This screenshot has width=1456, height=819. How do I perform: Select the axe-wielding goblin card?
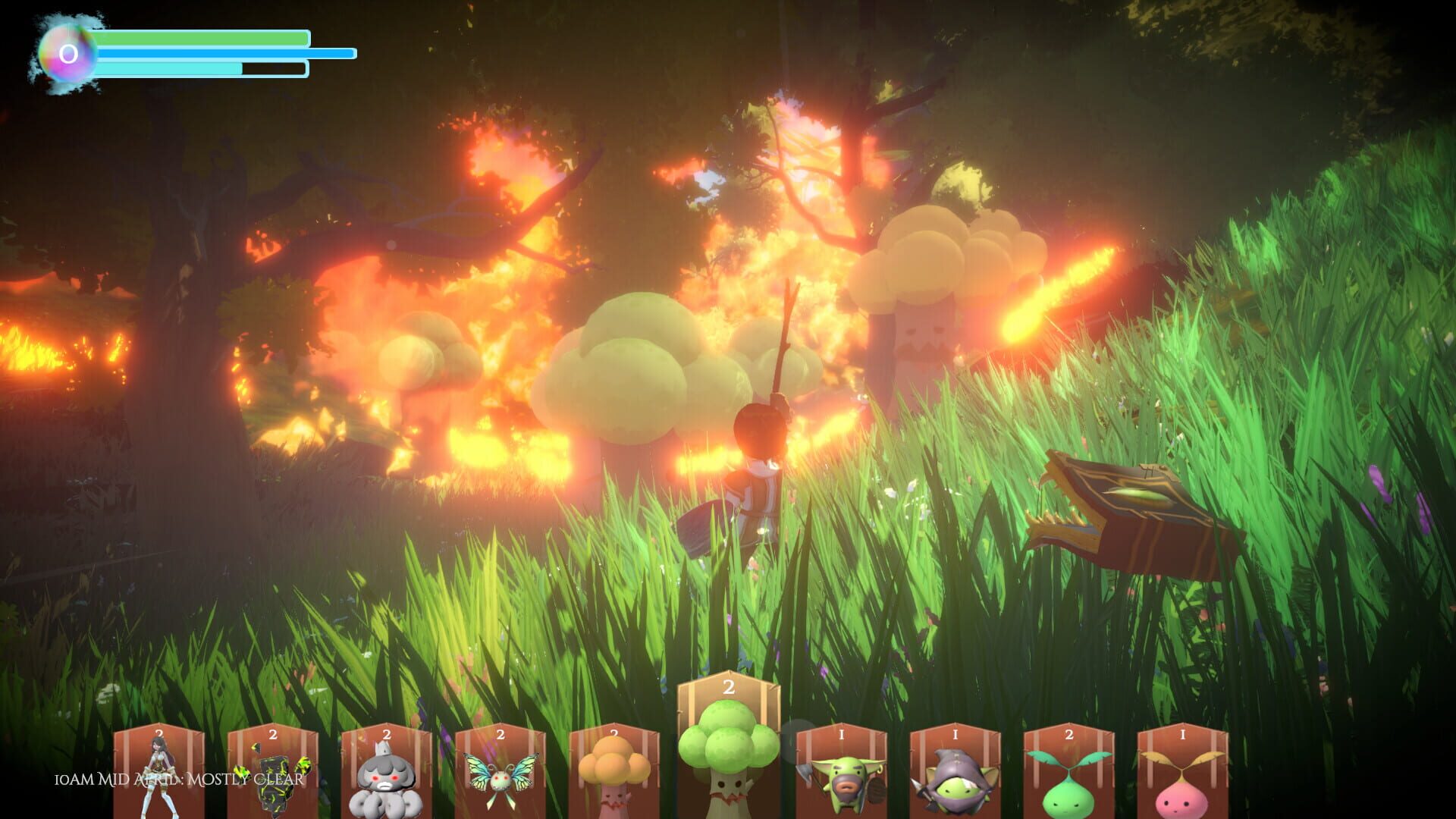[843, 773]
